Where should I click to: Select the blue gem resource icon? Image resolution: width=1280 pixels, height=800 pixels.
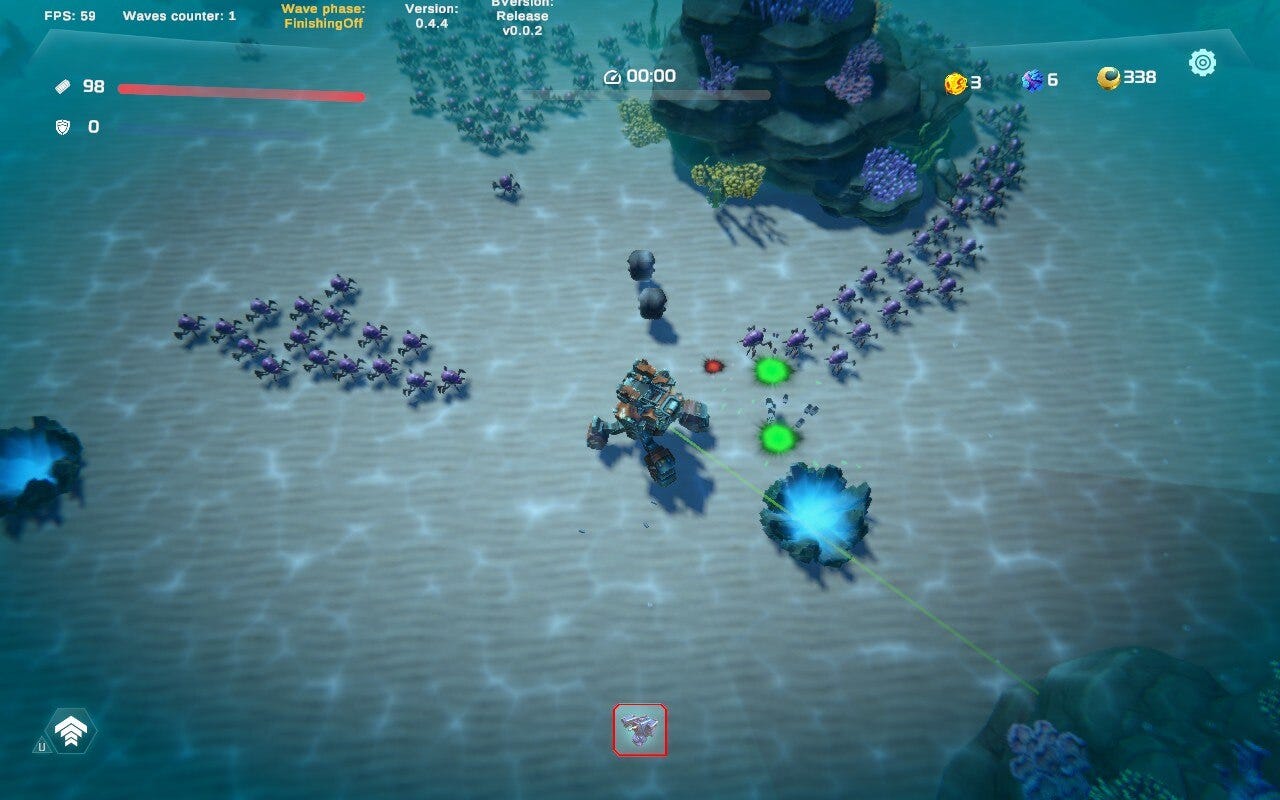pyautogui.click(x=1033, y=80)
